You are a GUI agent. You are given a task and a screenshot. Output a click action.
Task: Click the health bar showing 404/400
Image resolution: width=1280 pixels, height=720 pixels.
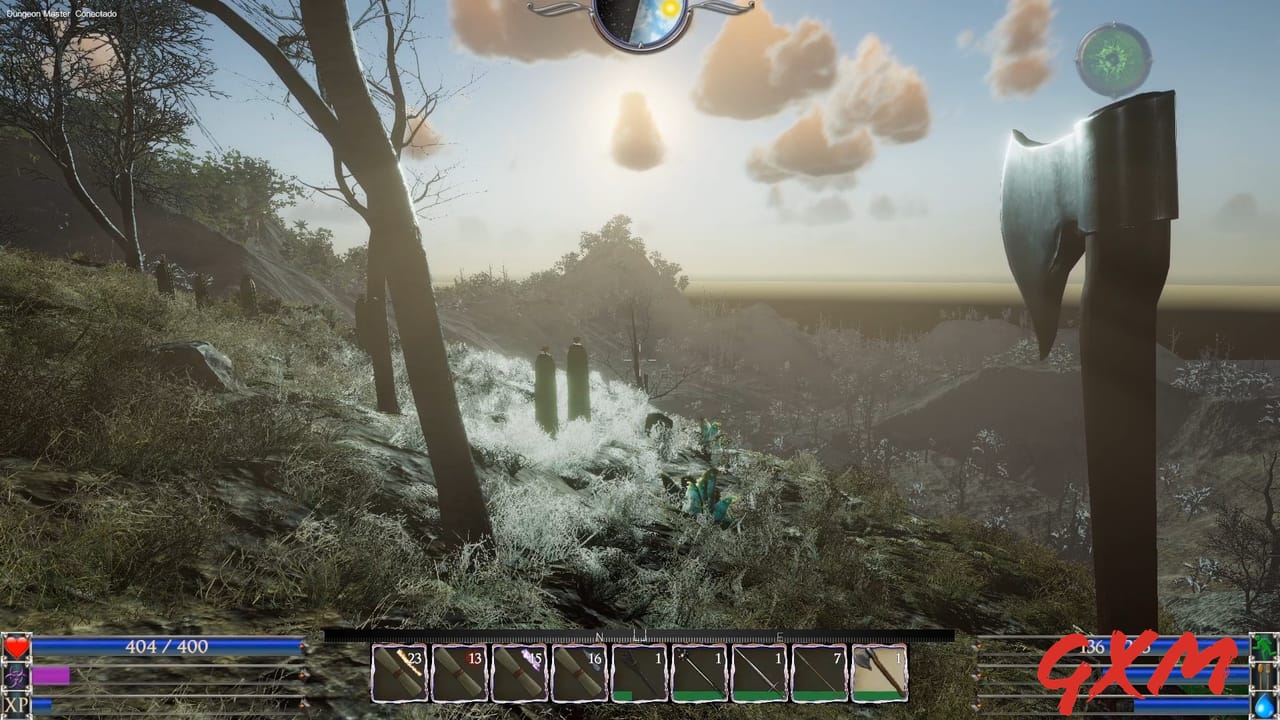(165, 647)
